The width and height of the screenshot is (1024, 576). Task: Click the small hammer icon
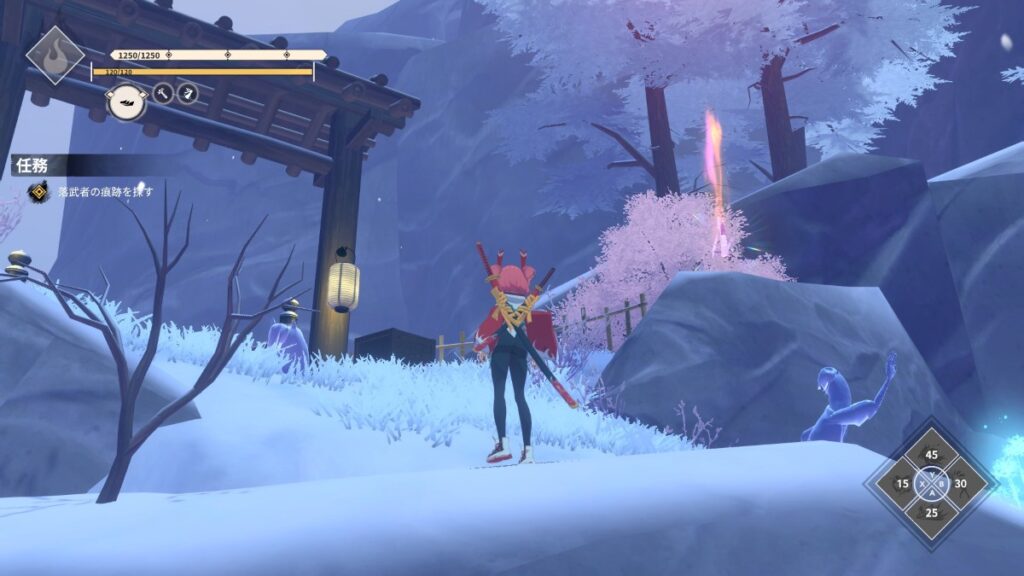(163, 94)
